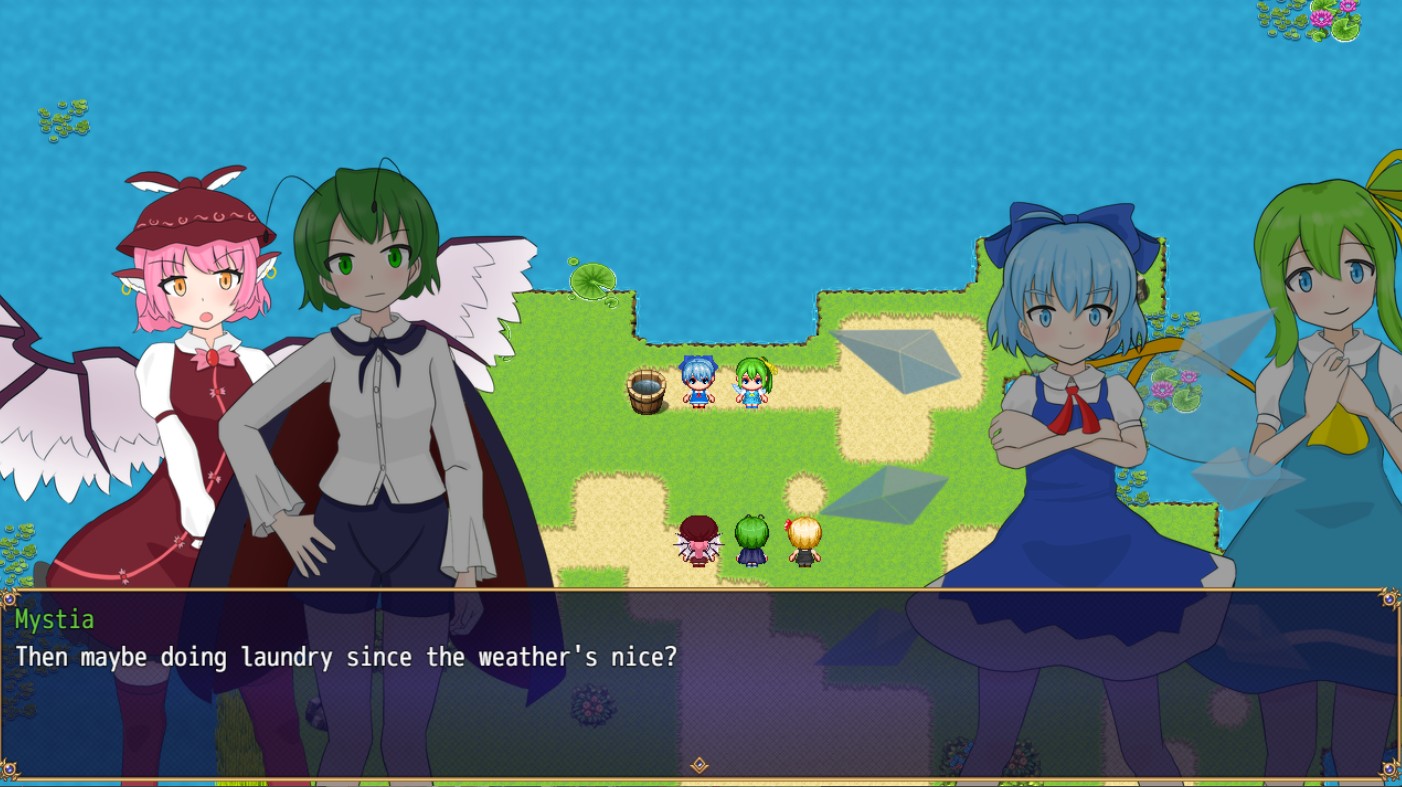
Task: Click the laundry dialogue text line
Action: point(345,657)
